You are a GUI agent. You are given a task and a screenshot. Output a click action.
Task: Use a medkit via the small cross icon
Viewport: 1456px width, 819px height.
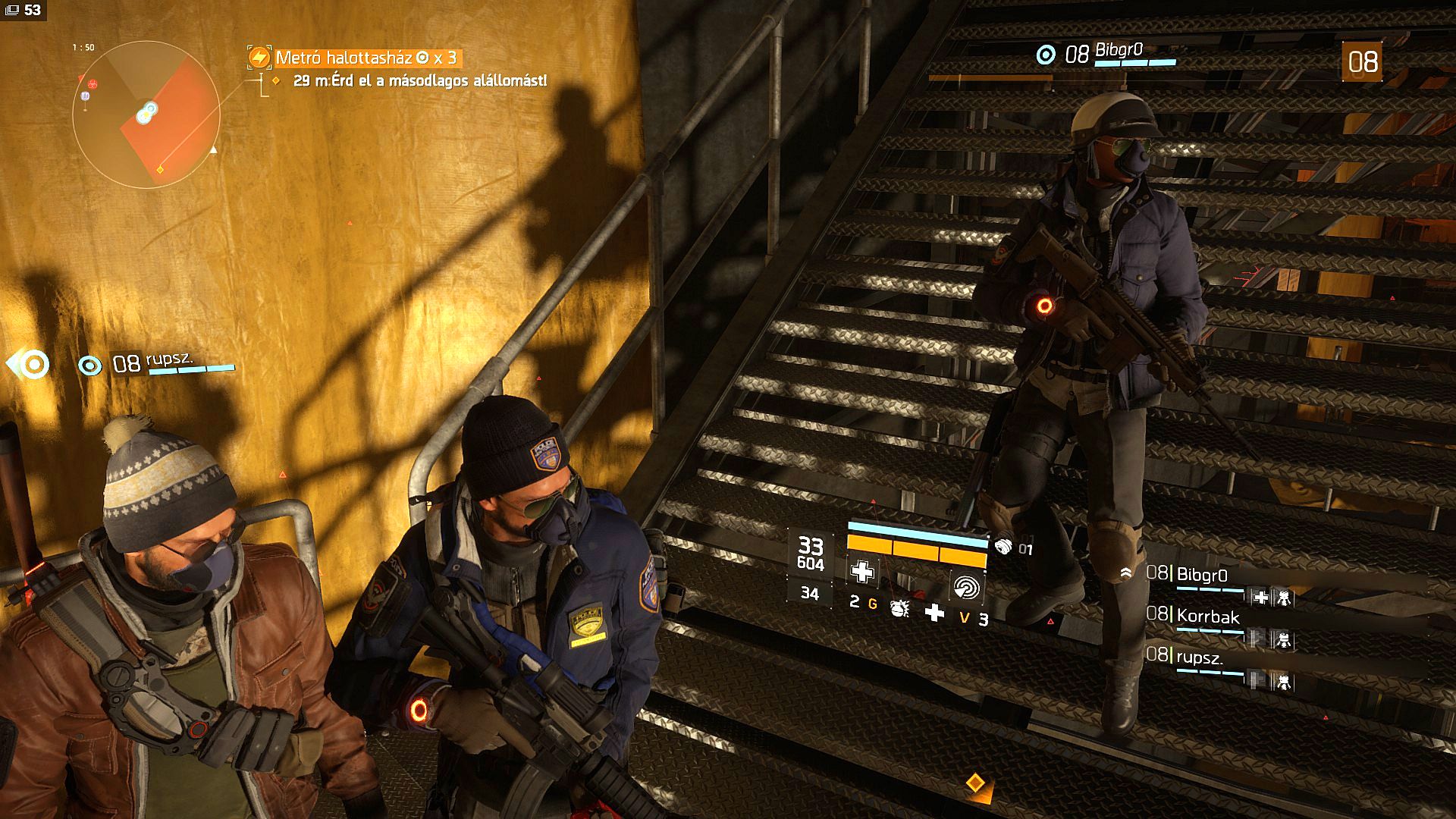click(x=934, y=612)
